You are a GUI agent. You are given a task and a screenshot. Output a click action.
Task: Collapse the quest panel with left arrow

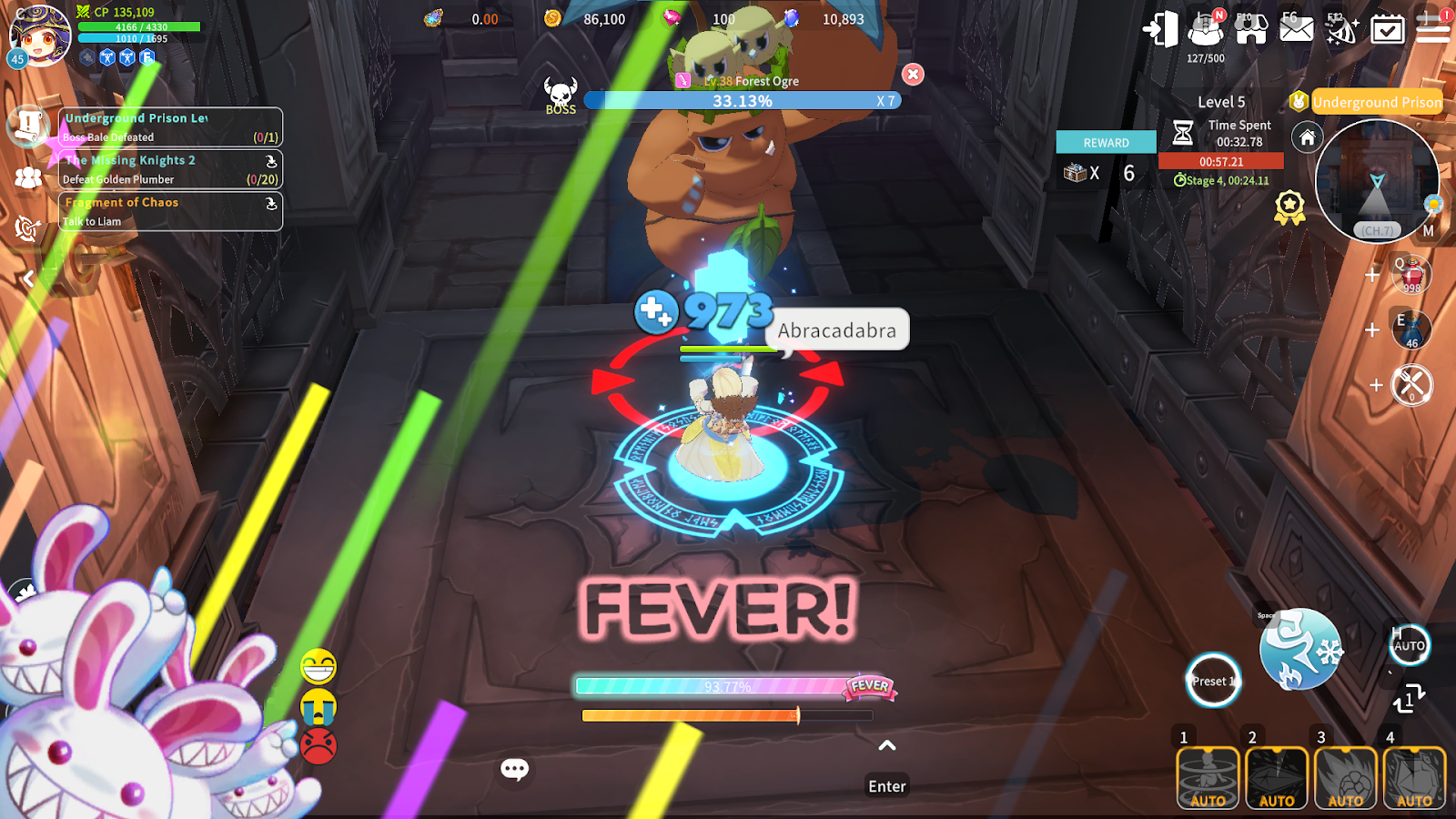coord(29,278)
